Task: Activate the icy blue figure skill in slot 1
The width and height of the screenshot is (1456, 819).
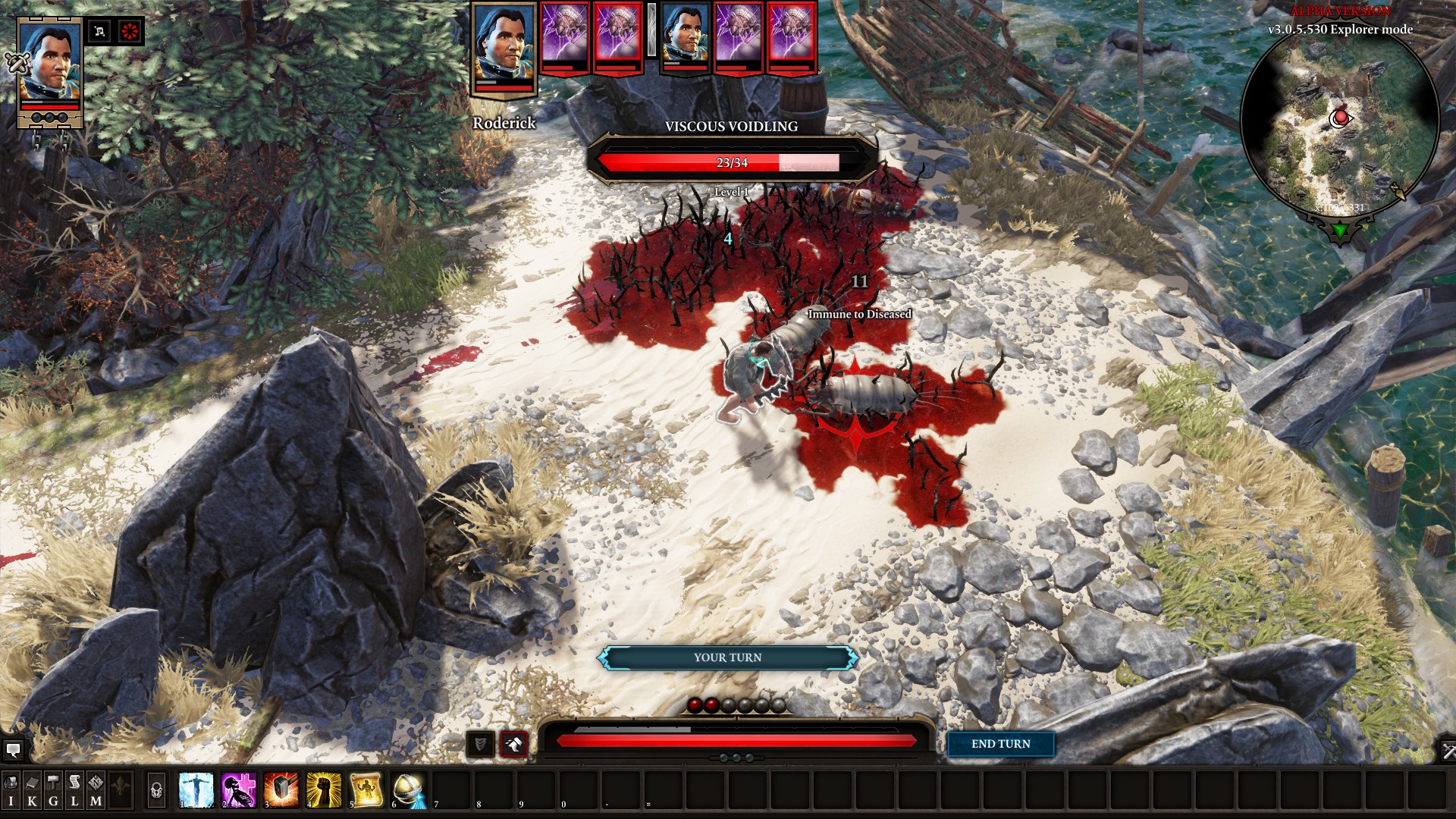Action: 196,789
